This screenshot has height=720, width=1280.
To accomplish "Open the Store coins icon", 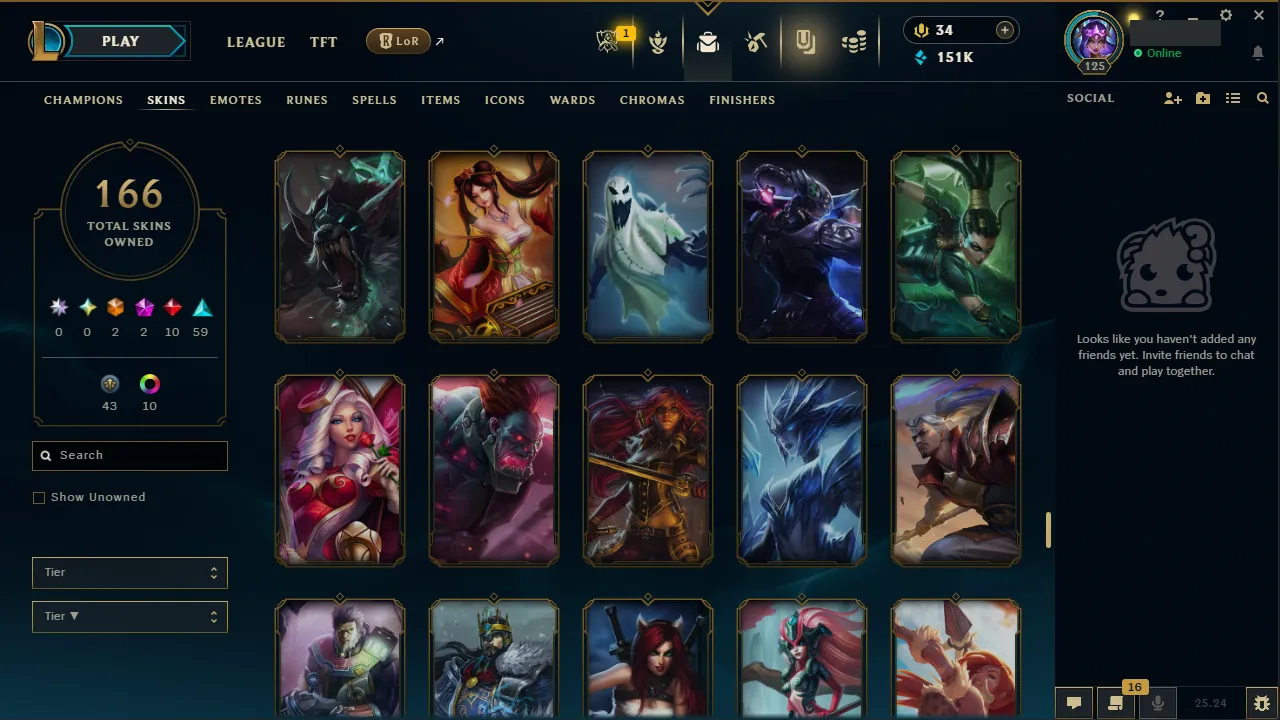I will click(854, 41).
